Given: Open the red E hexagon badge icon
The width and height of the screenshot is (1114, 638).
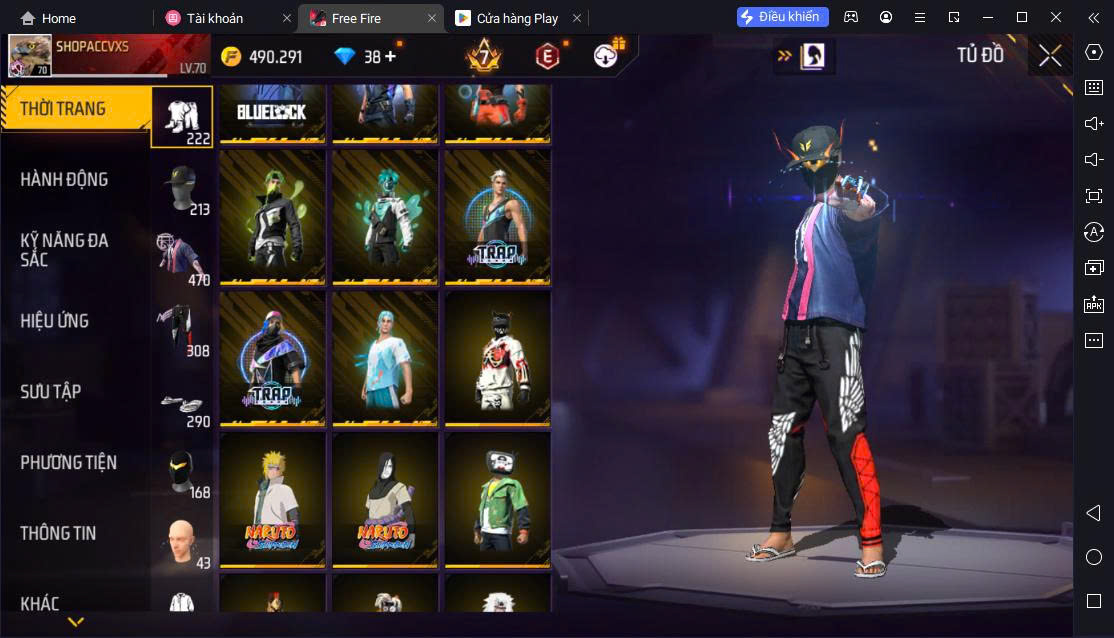Looking at the screenshot, I should 547,56.
